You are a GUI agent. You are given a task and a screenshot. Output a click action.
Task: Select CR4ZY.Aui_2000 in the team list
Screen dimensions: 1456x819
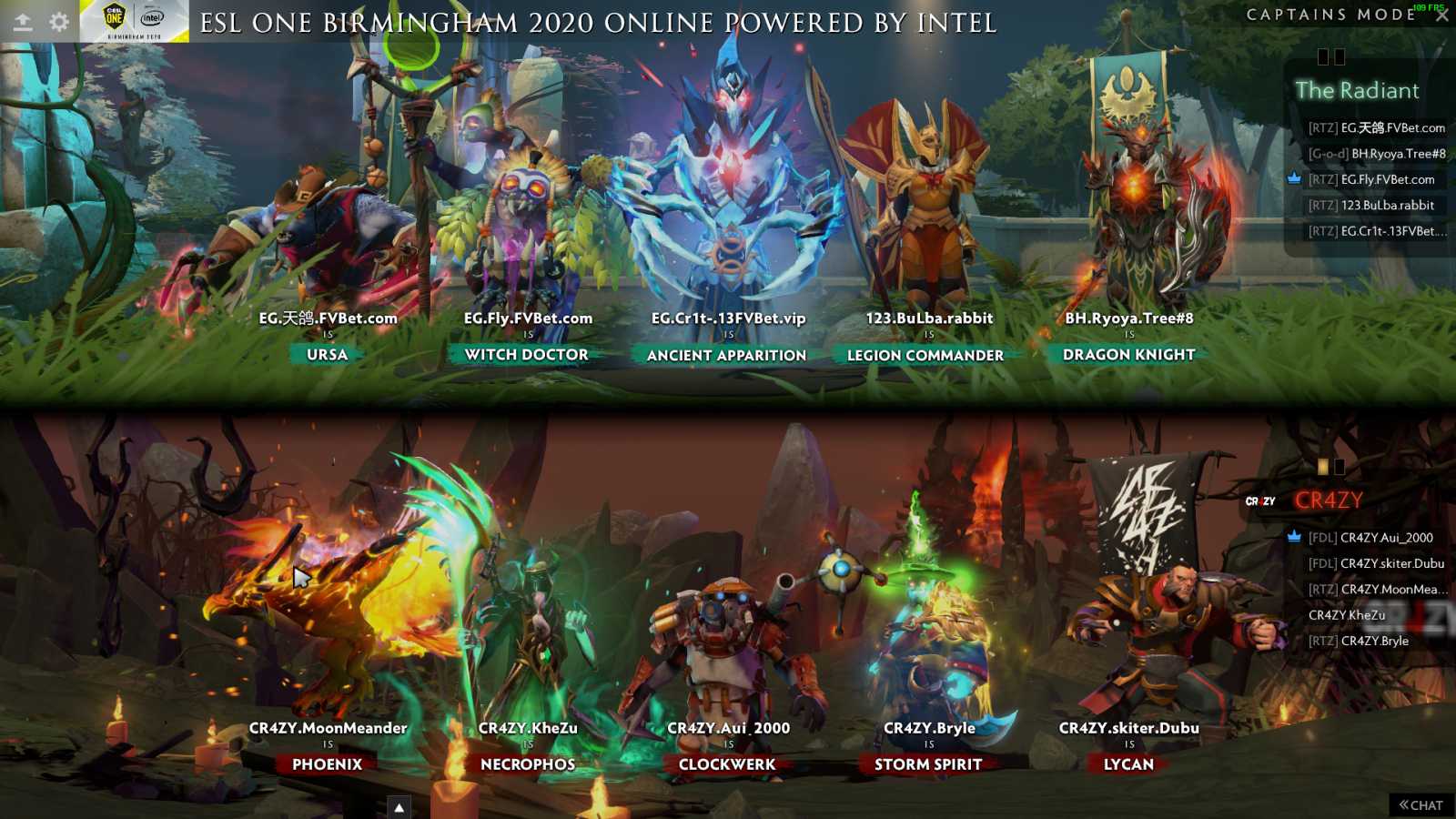(1386, 538)
